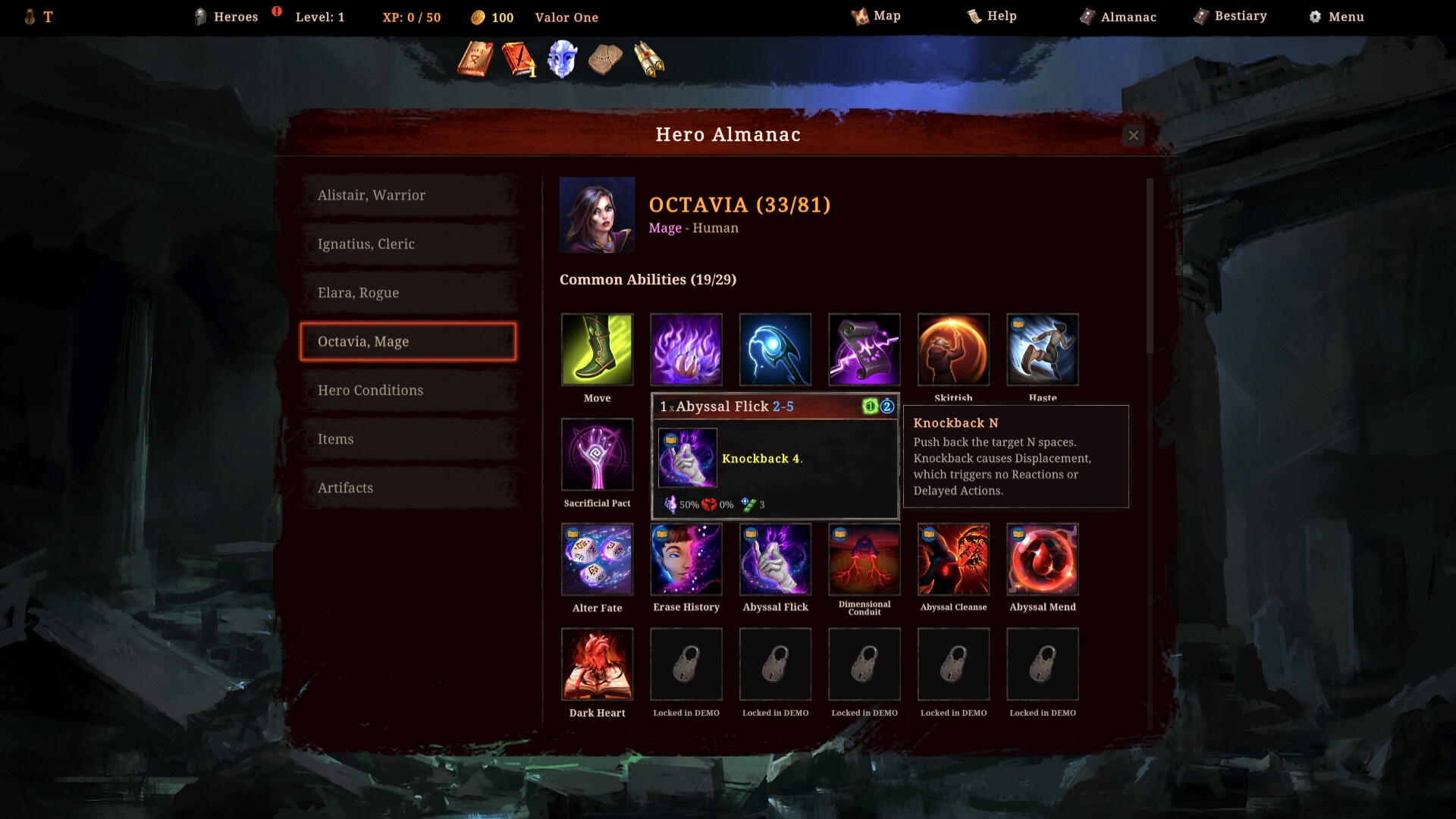Viewport: 1456px width, 819px height.
Task: Click the Heroes button in top bar
Action: pos(226,17)
